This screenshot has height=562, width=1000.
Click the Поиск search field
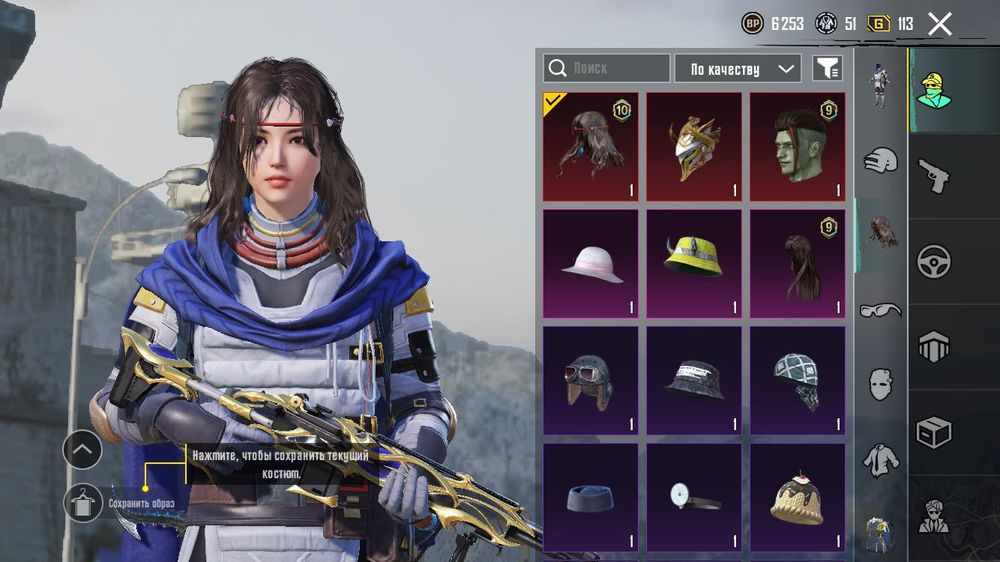[x=607, y=68]
